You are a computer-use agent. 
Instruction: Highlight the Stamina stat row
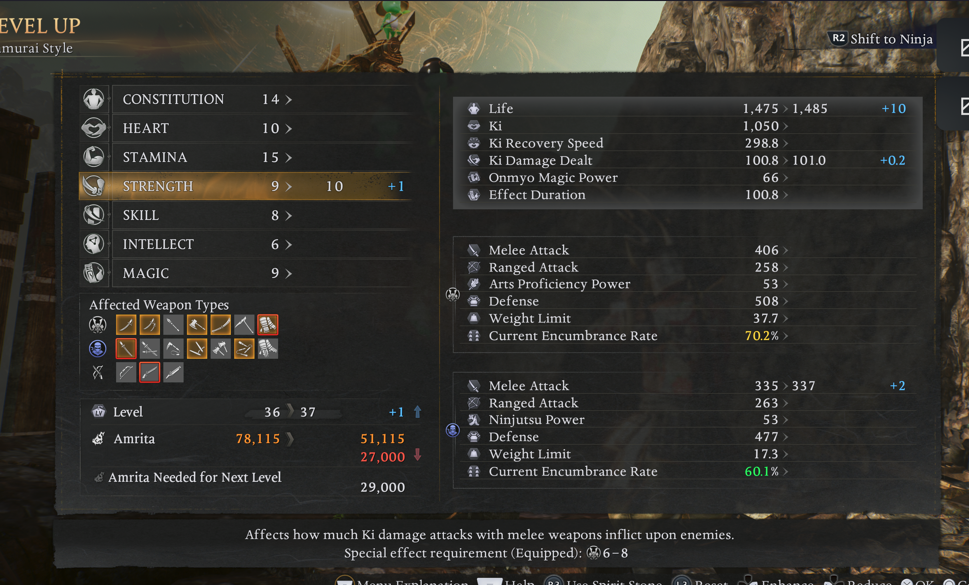click(245, 157)
